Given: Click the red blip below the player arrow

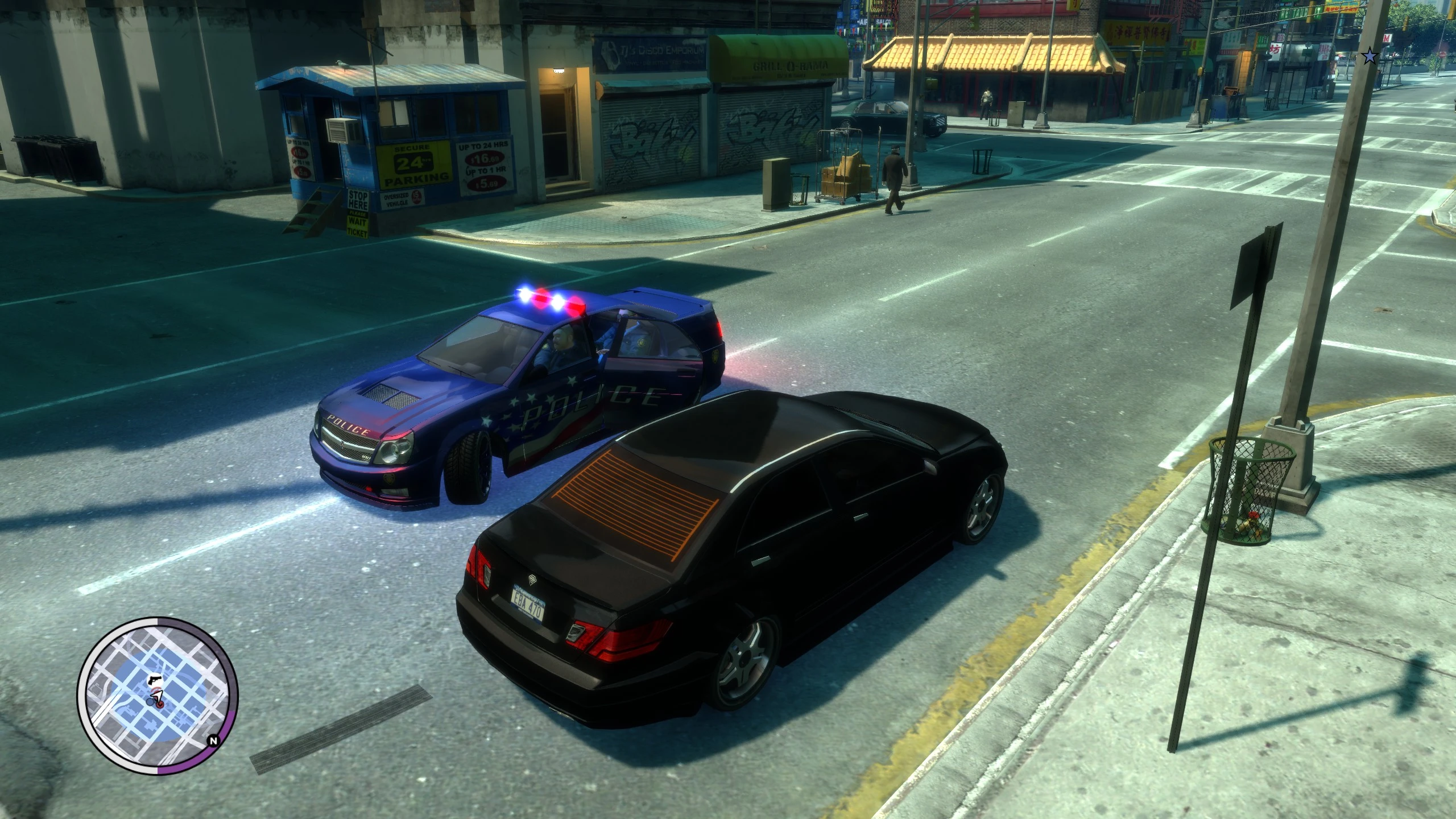Looking at the screenshot, I should (160, 704).
